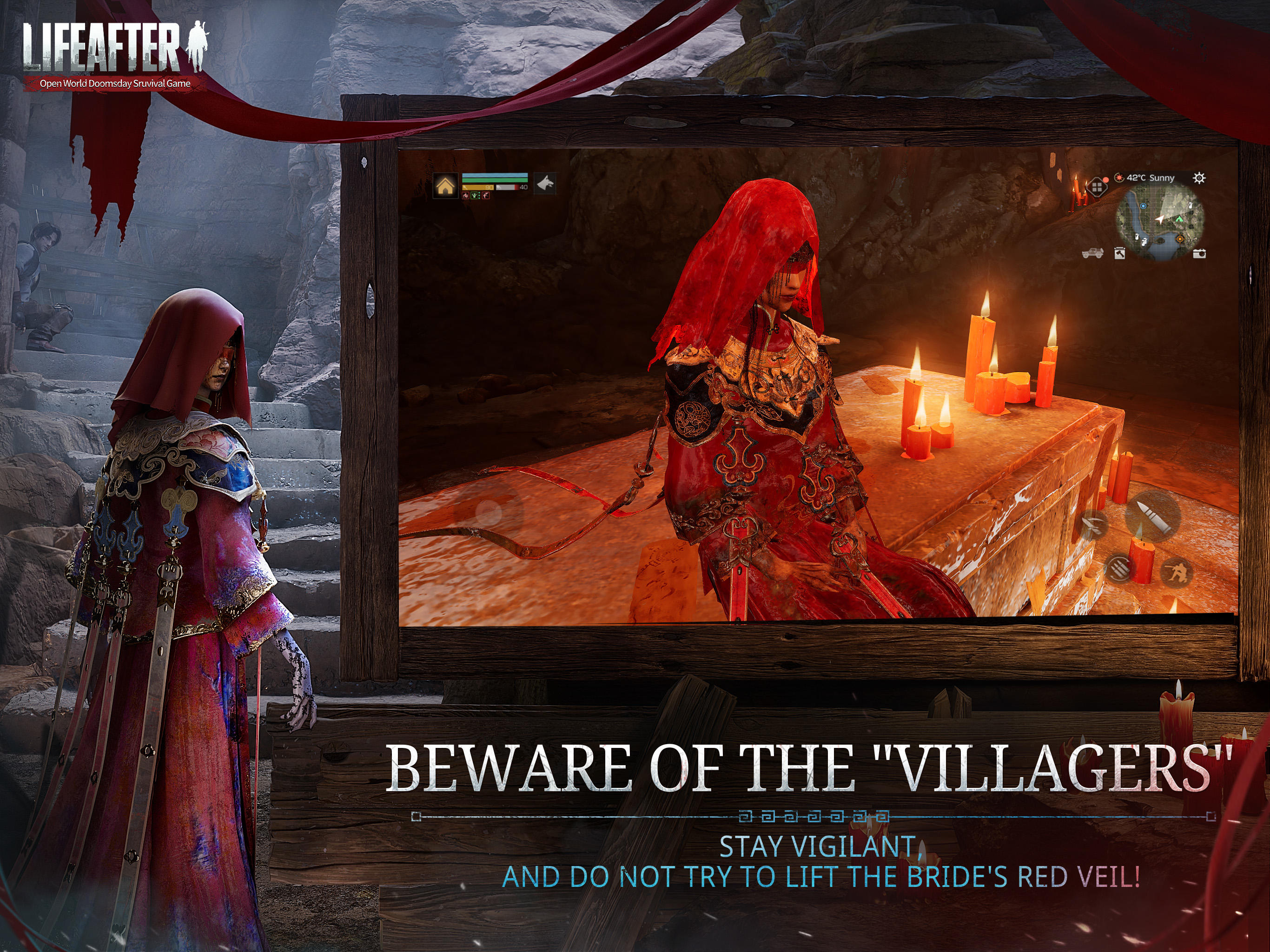Select the pet dog companion icon
1270x952 pixels.
tap(545, 185)
